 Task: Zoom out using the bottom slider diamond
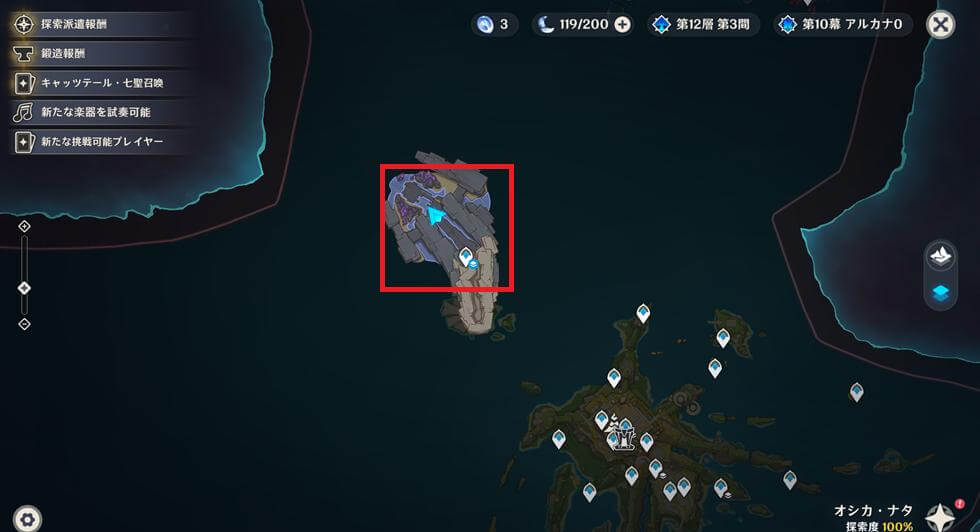[25, 324]
